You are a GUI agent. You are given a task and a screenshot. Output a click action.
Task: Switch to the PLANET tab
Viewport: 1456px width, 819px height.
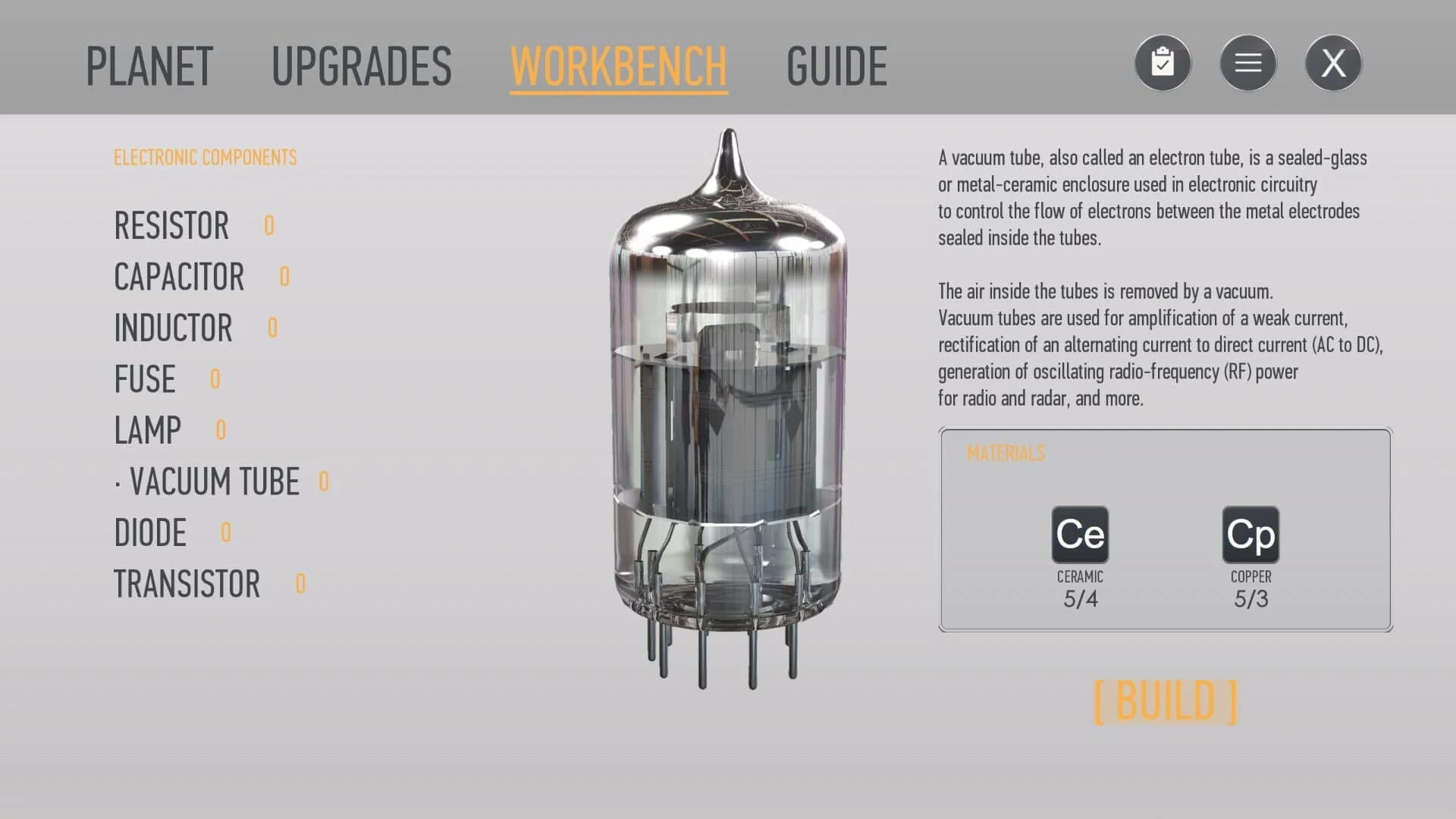[149, 65]
